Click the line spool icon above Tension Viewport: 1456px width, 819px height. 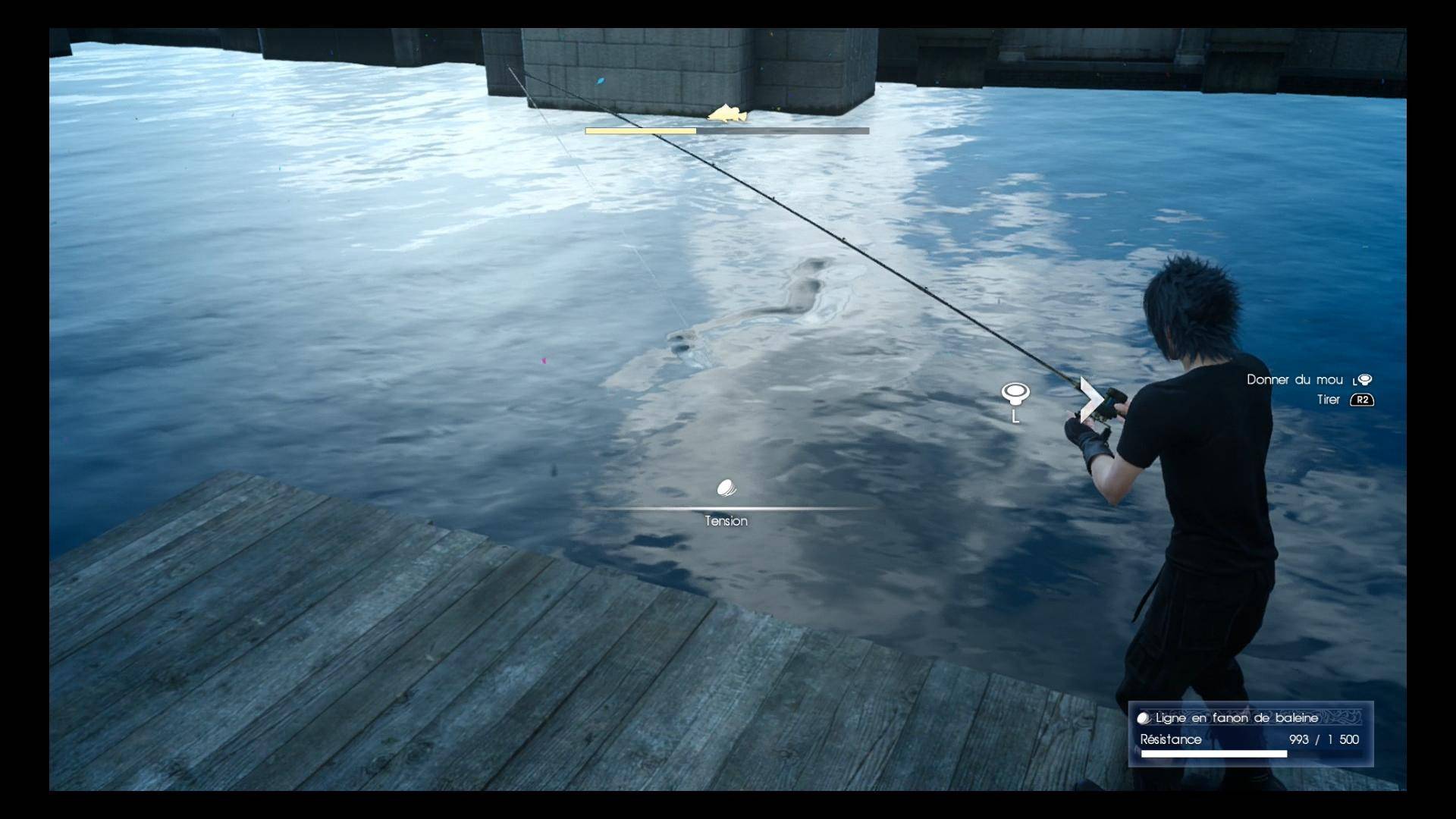coord(726,488)
